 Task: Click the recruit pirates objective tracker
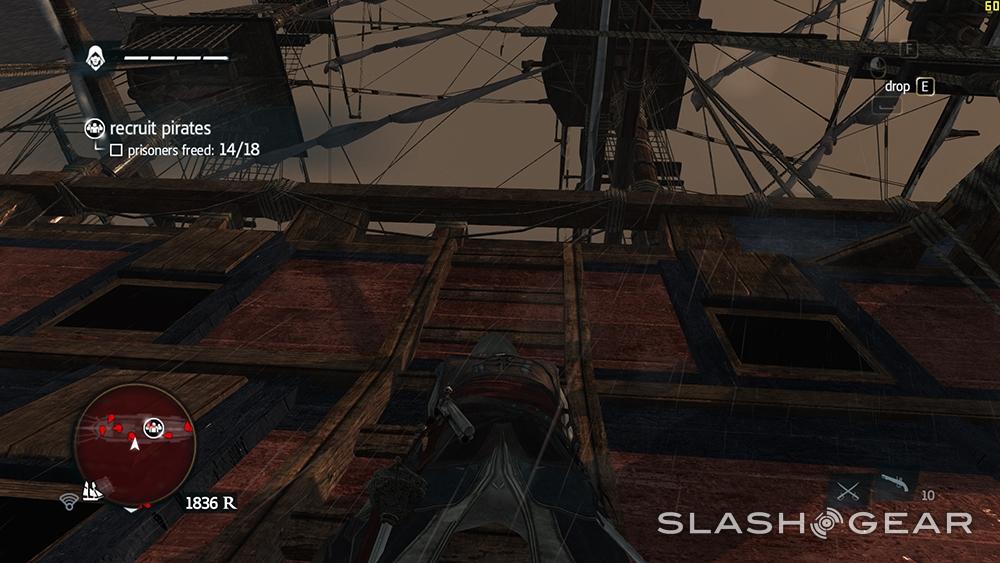tap(160, 128)
